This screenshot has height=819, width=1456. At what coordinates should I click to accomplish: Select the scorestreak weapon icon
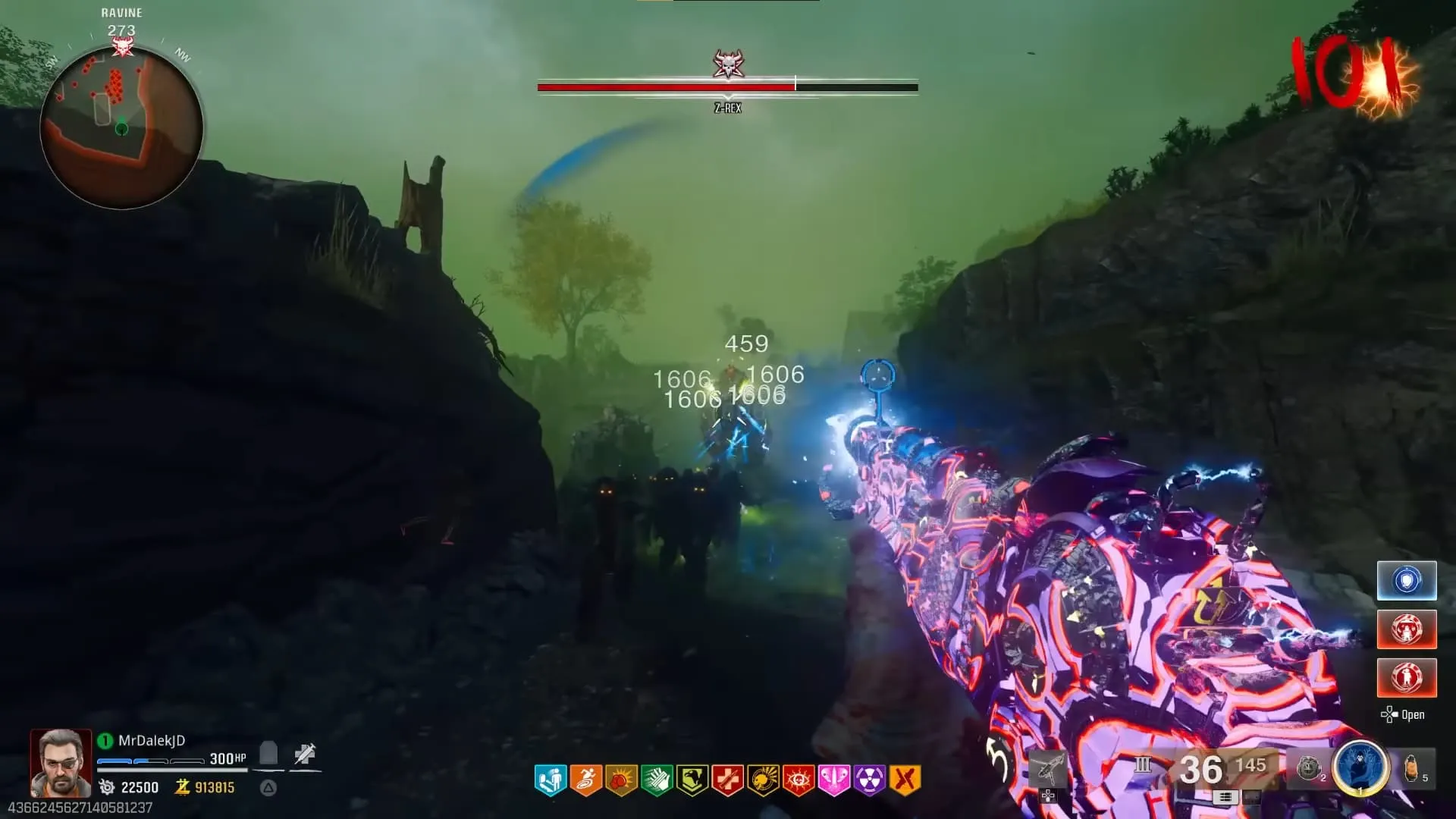click(1047, 770)
